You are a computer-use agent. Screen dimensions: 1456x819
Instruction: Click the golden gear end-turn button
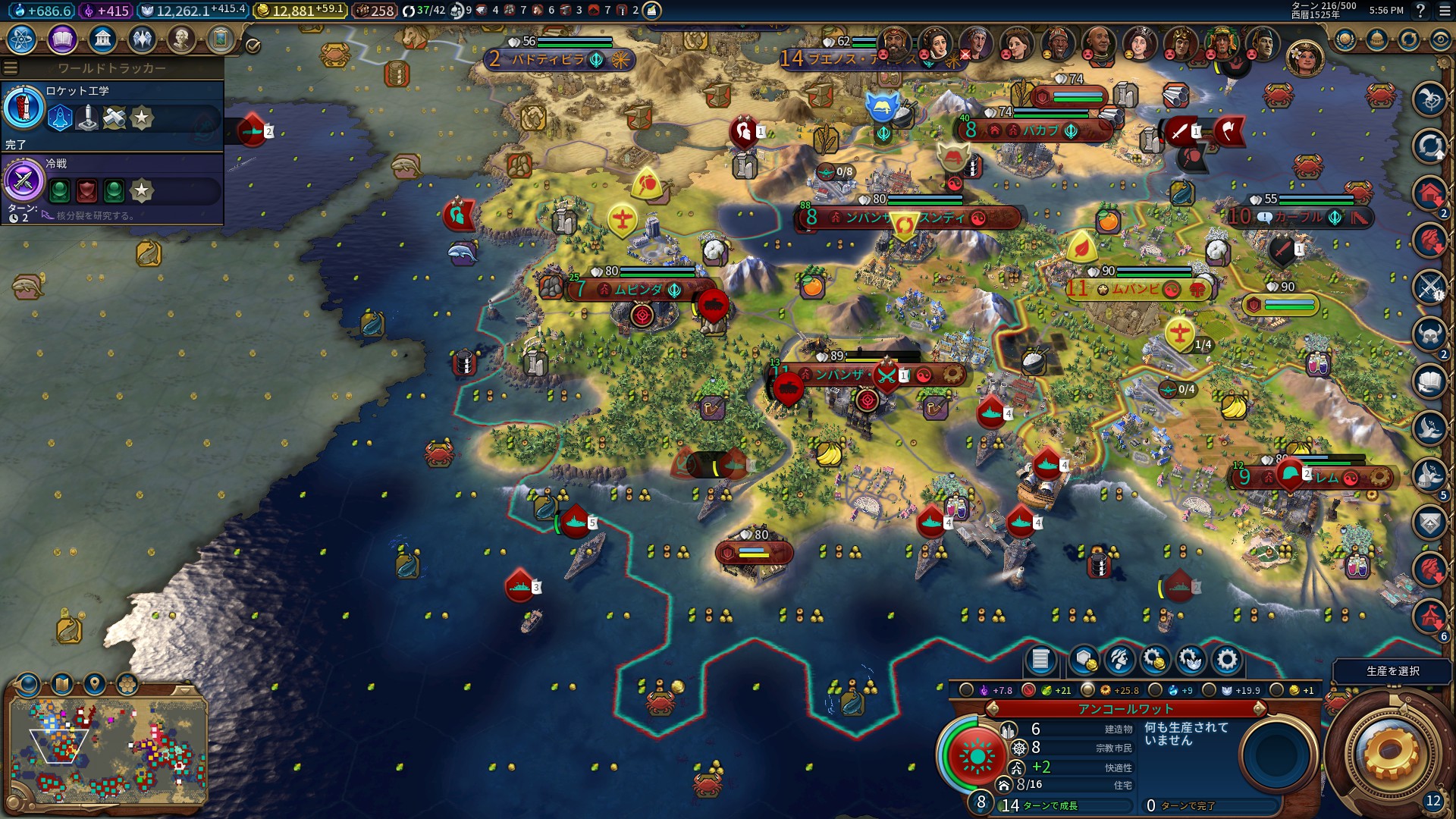1389,752
